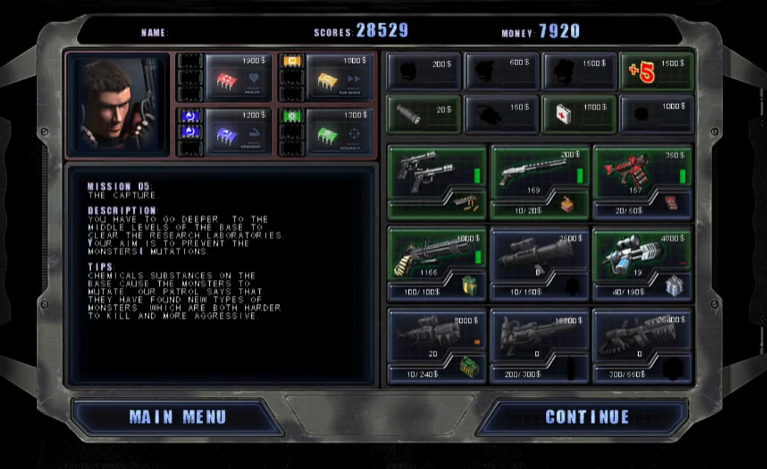Open the Main Menu
Screen dimensions: 767x469
coord(178,417)
